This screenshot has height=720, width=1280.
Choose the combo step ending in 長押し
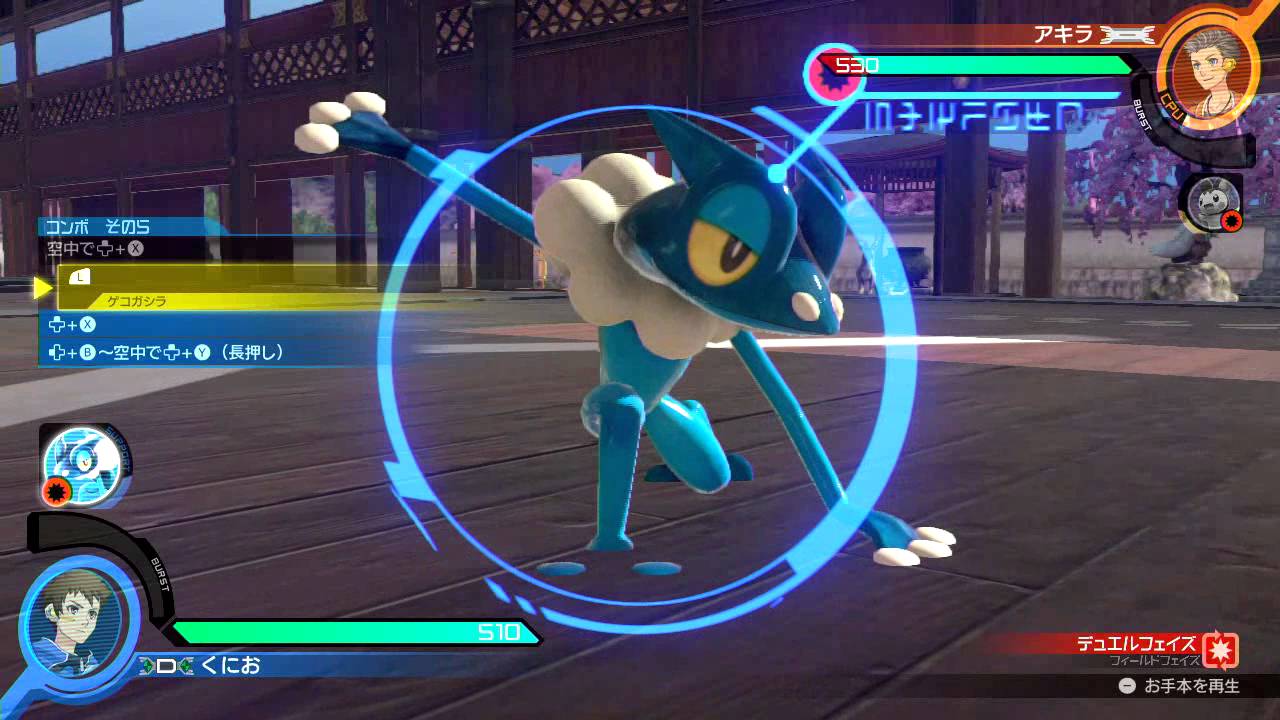click(168, 352)
